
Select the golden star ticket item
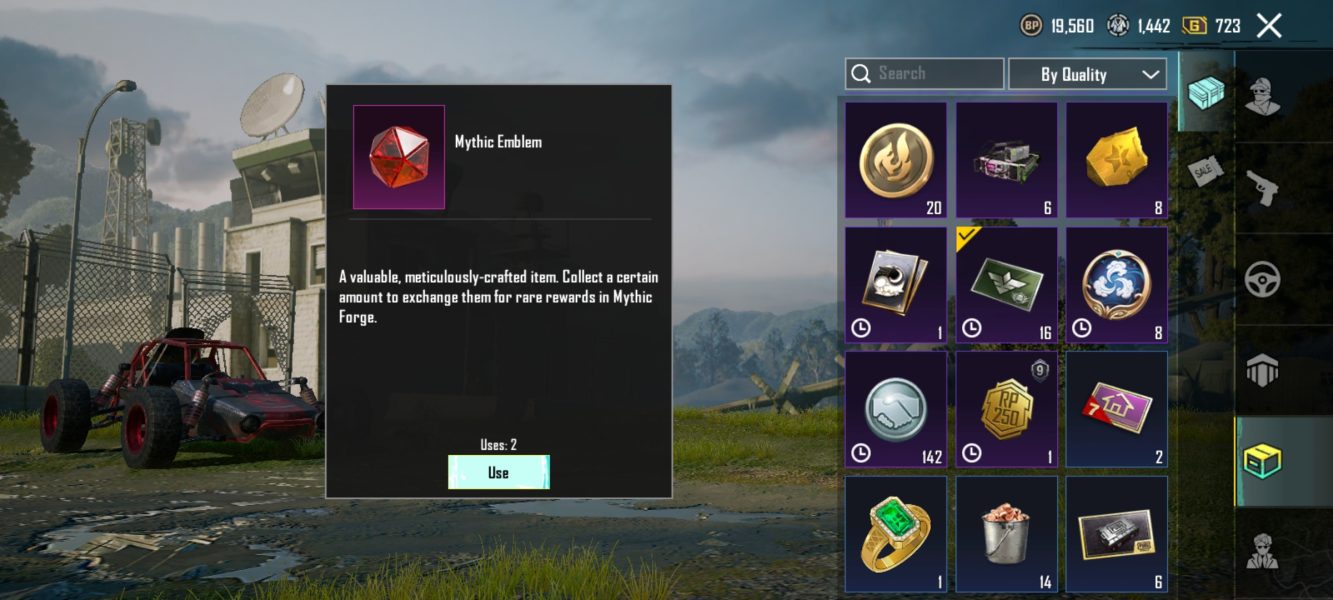1116,160
